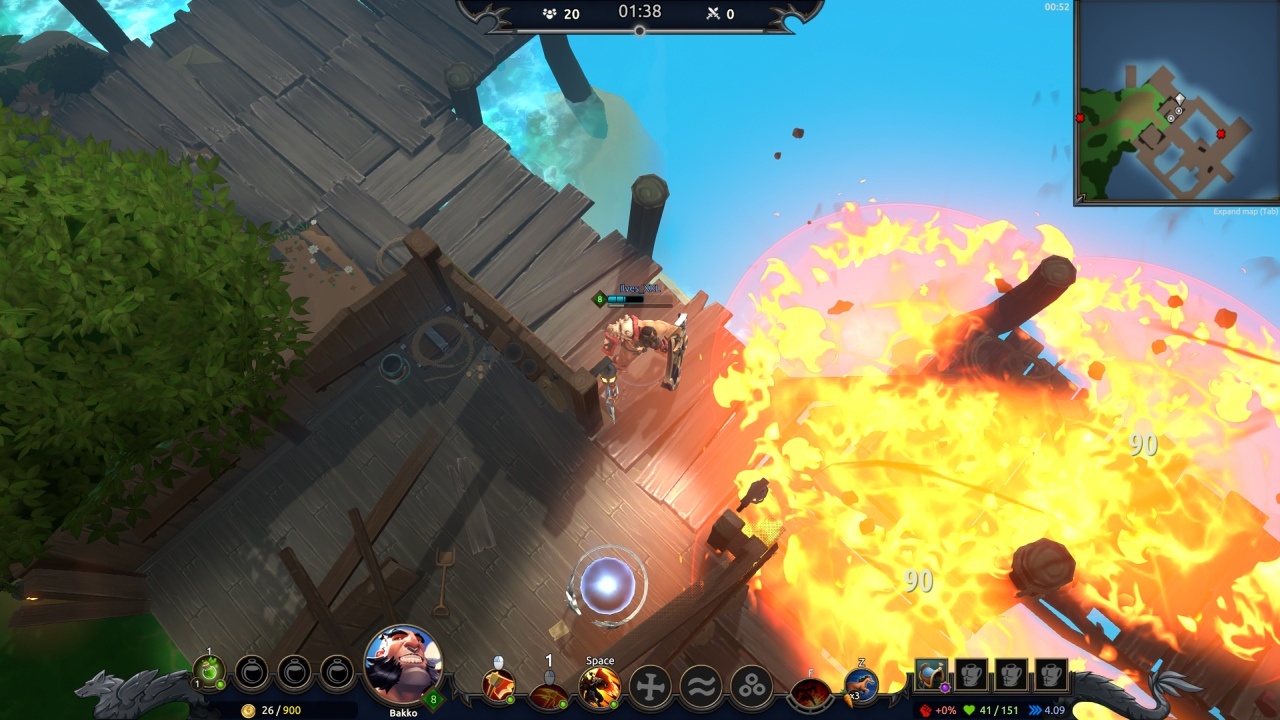Select the three circles ability slot
Screen dimensions: 1280x720
coord(751,688)
